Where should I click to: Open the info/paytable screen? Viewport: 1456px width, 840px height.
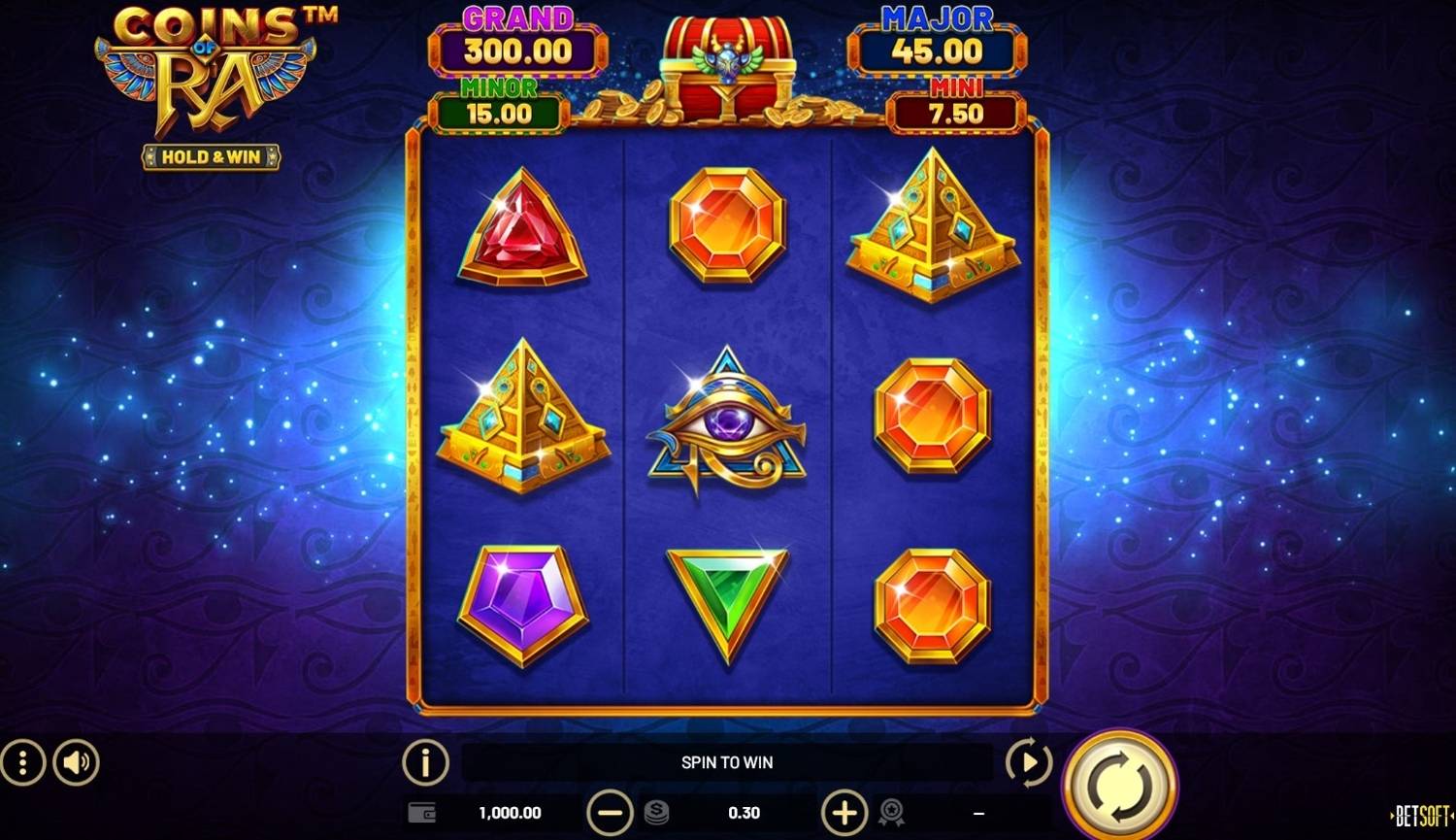click(424, 762)
